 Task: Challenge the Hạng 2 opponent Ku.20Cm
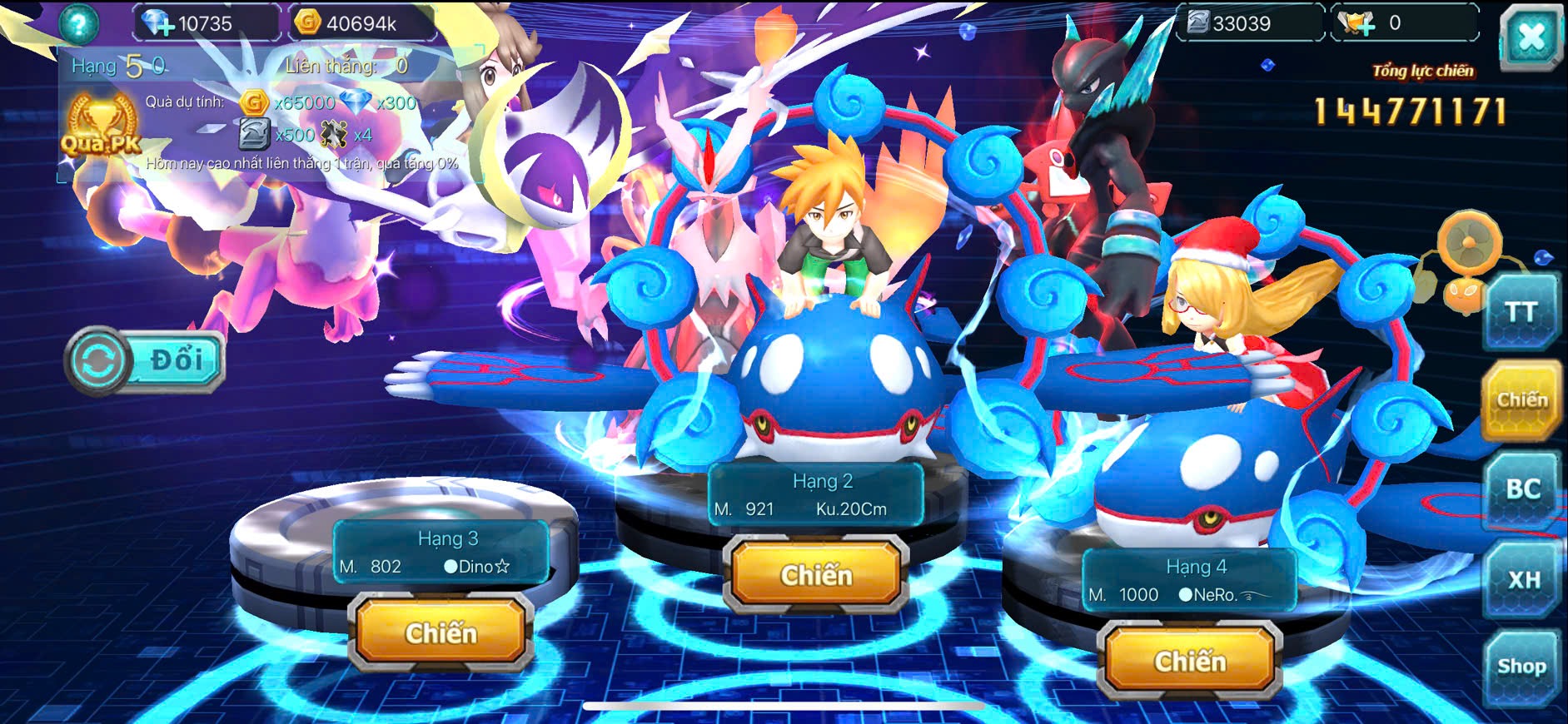tap(816, 576)
